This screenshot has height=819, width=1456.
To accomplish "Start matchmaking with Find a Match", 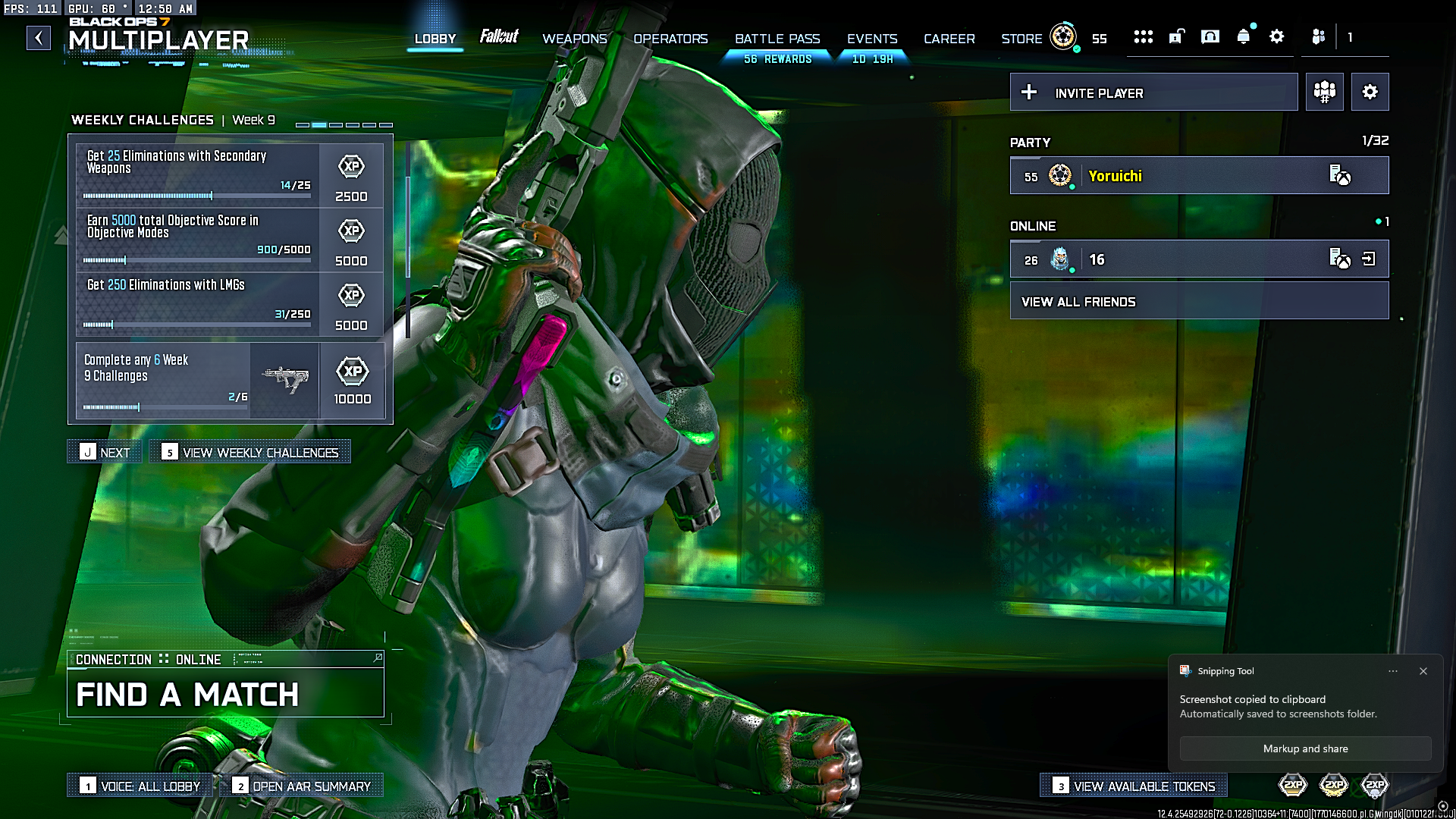I will pyautogui.click(x=225, y=694).
